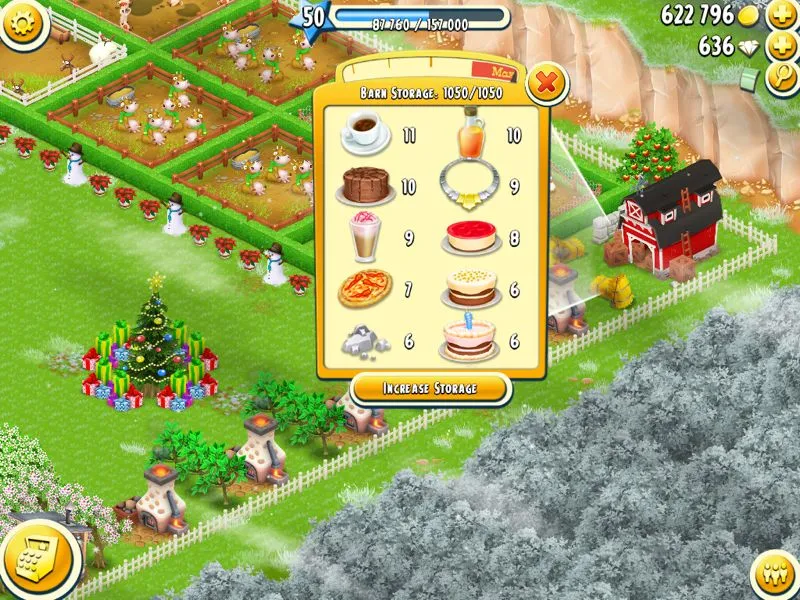This screenshot has height=600, width=800.
Task: Open the settings gear menu
Action: click(24, 23)
